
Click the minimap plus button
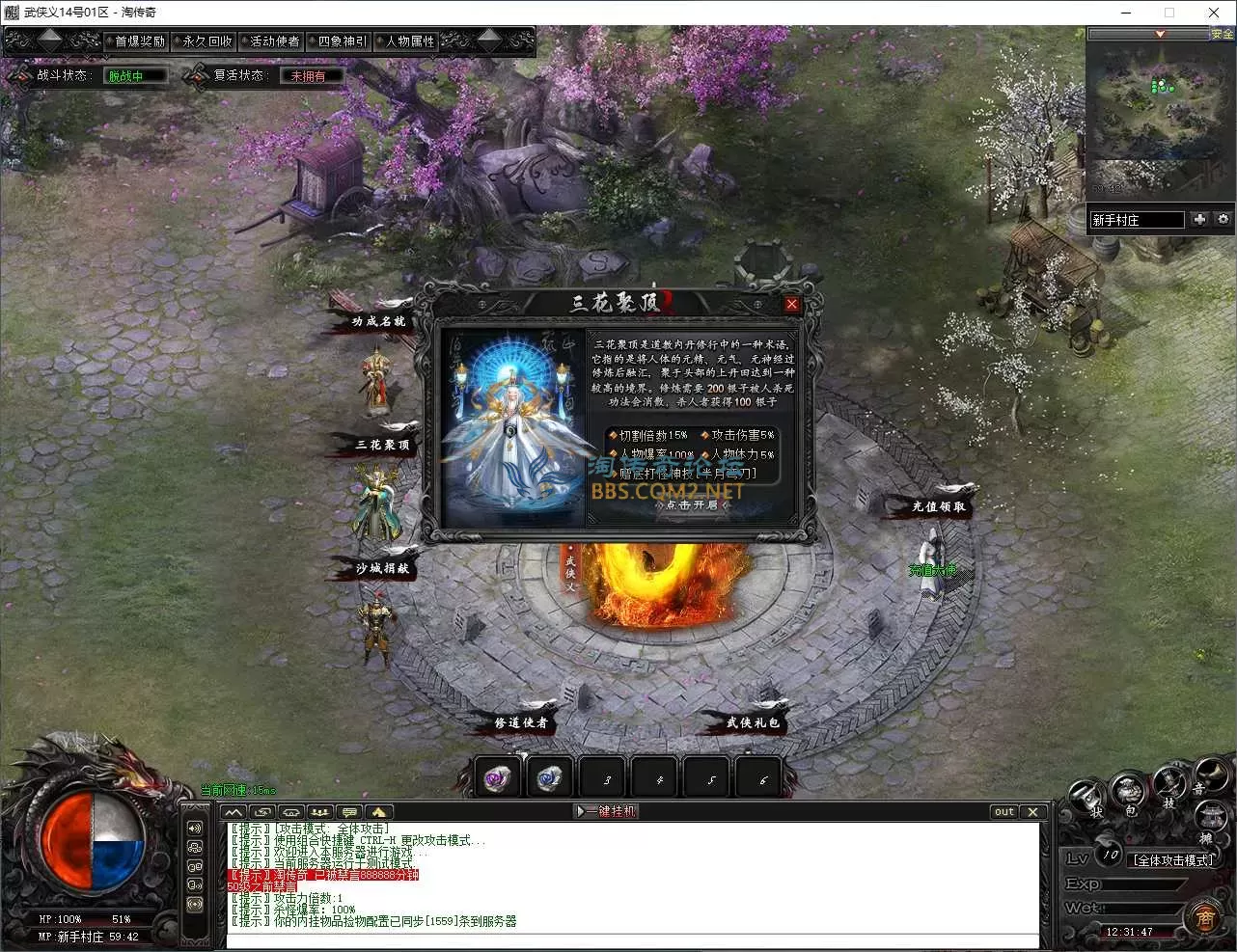click(1199, 219)
